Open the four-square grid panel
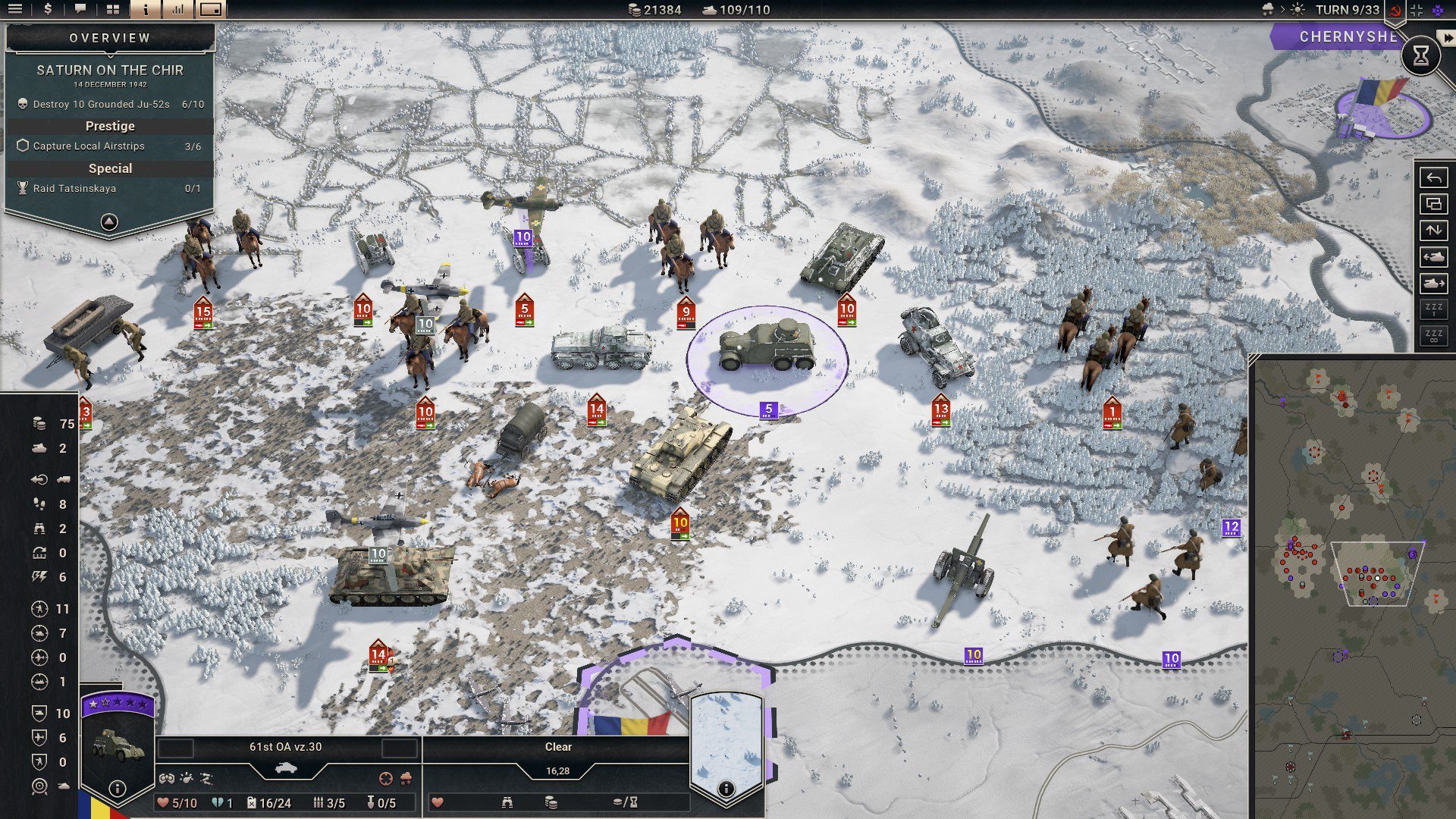The width and height of the screenshot is (1456, 819). (113, 10)
